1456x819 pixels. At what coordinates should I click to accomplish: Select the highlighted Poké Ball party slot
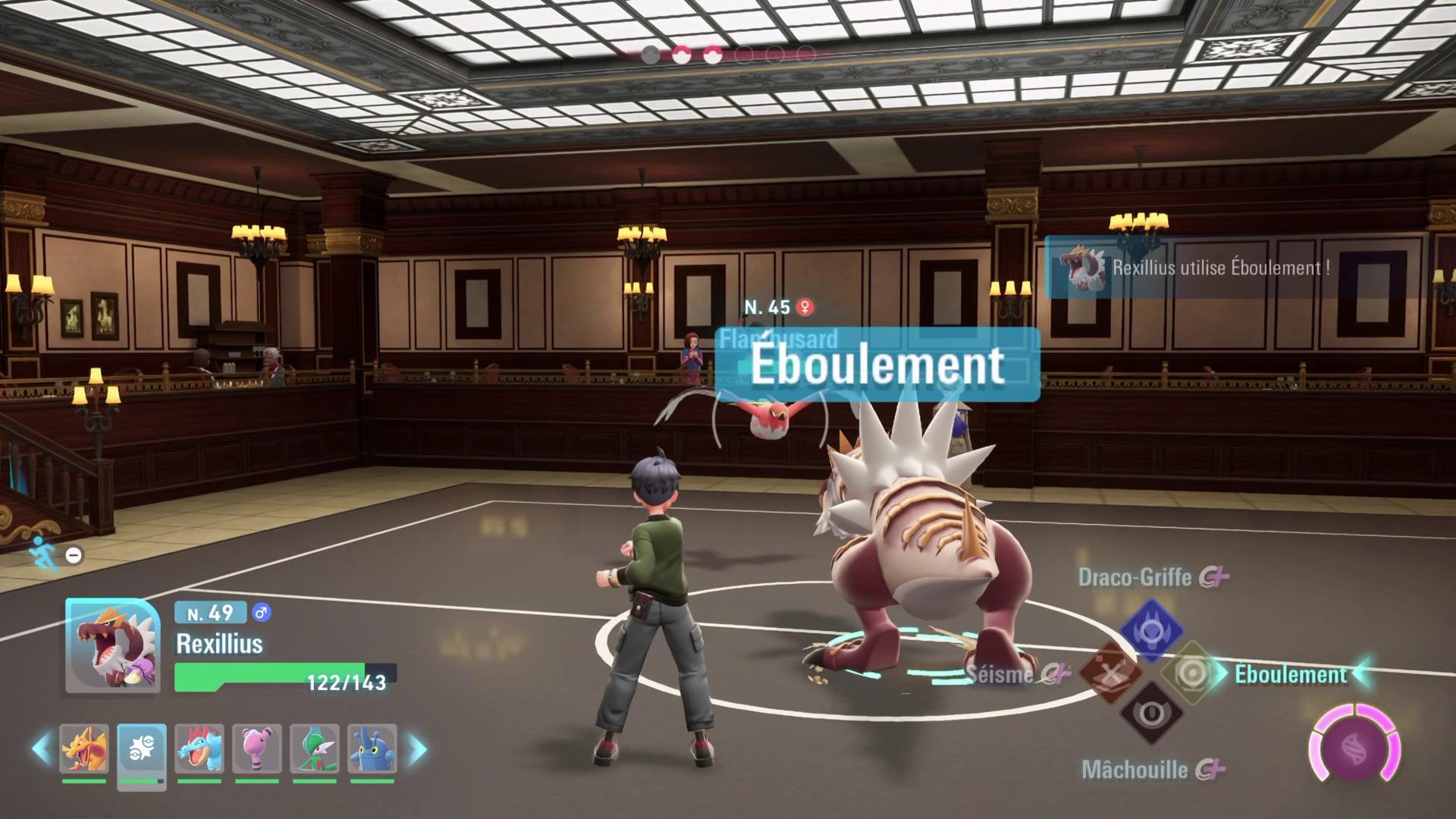[142, 748]
